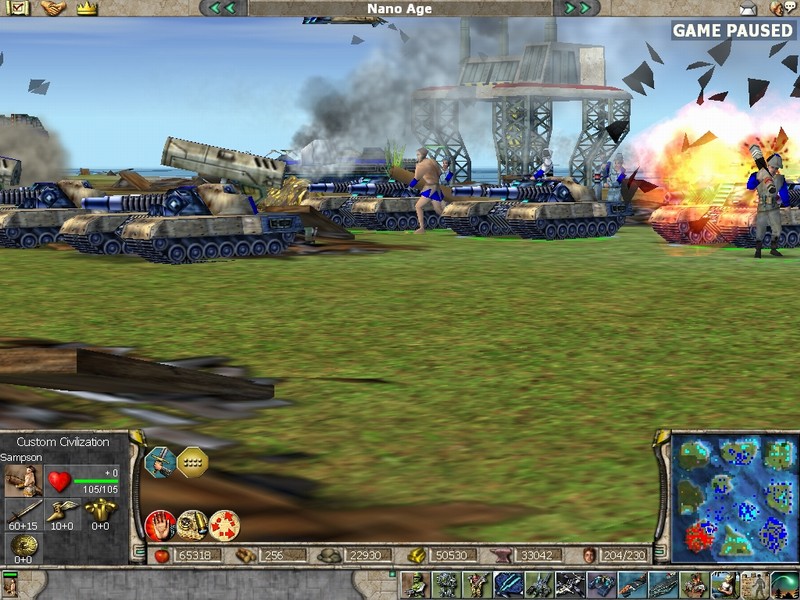This screenshot has height=600, width=800.
Task: Open the chat speech bubble icon
Action: (783, 8)
